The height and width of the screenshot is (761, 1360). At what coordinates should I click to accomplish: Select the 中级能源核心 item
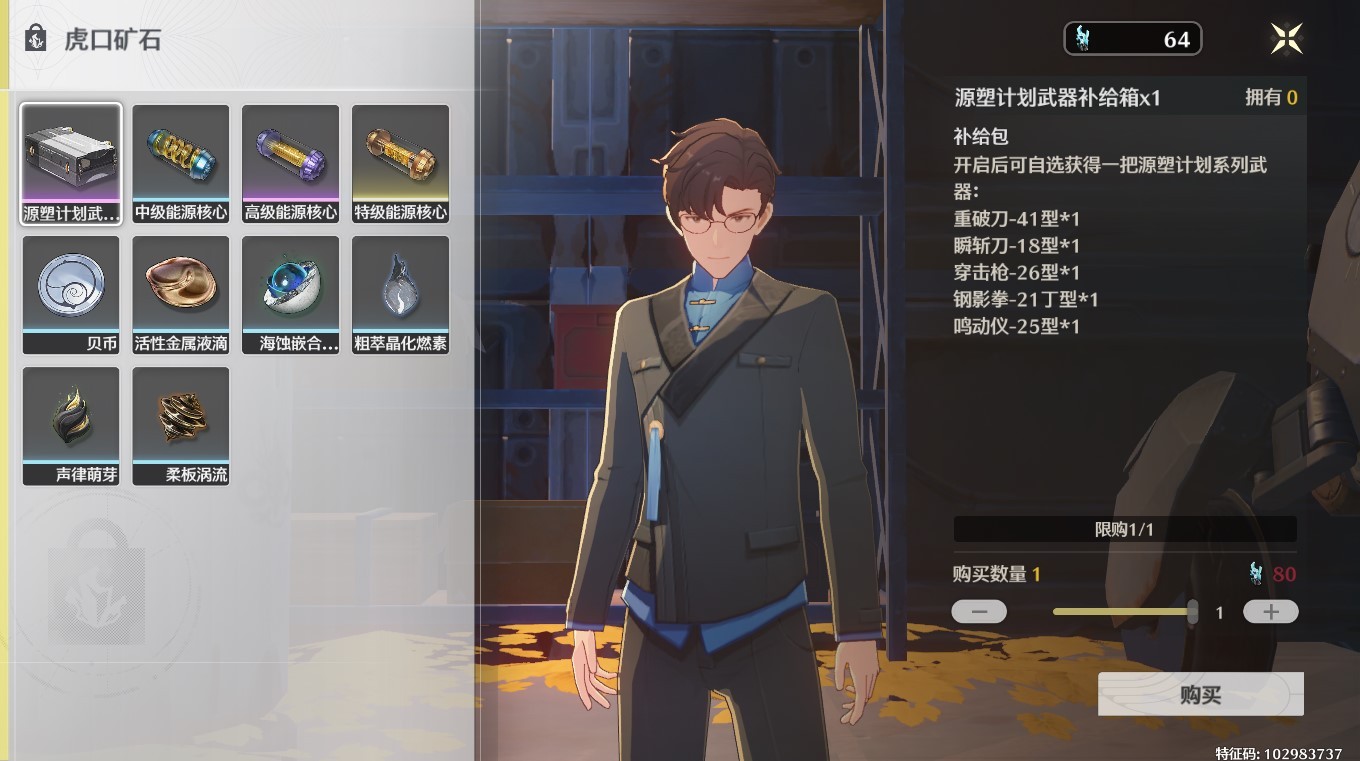click(x=181, y=155)
